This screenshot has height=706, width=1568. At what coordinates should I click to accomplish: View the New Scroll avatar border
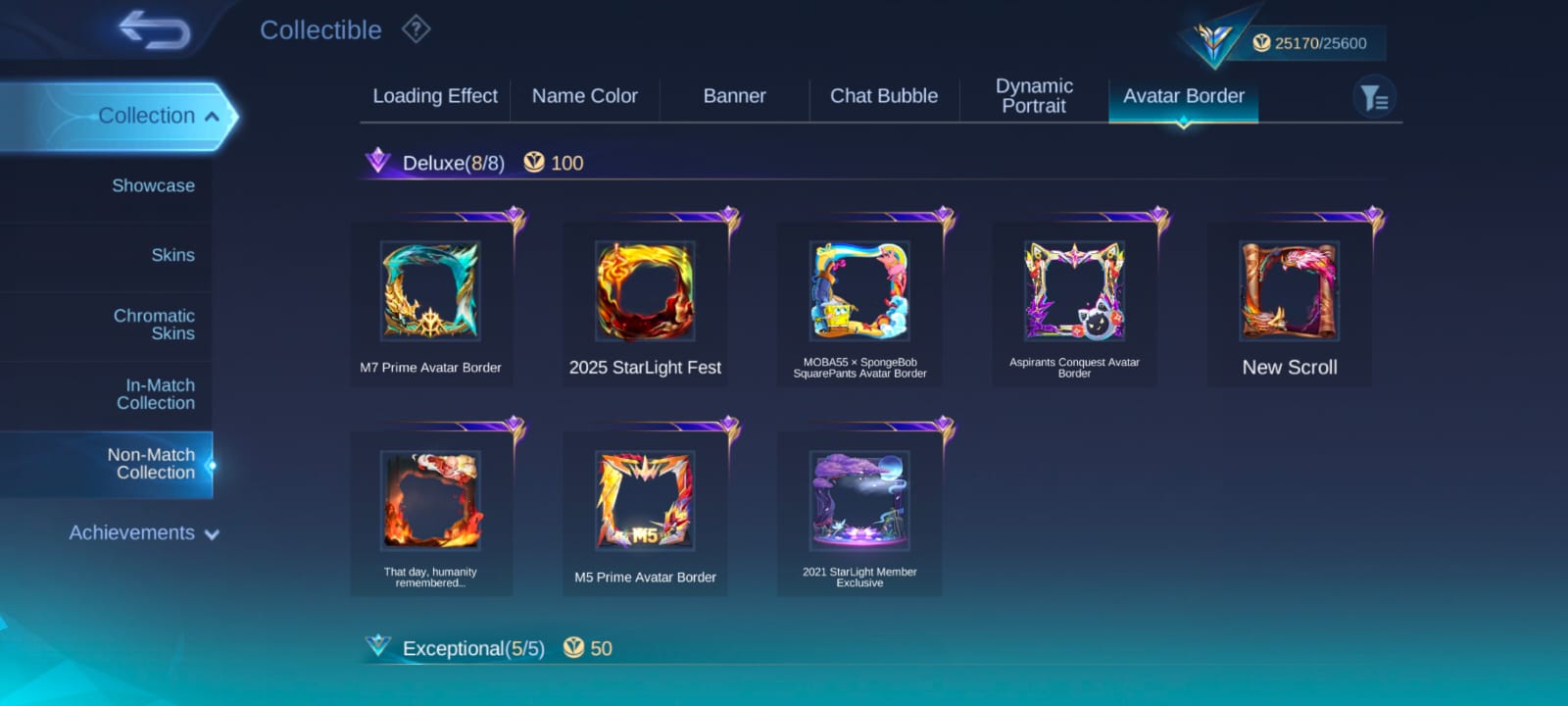1289,292
